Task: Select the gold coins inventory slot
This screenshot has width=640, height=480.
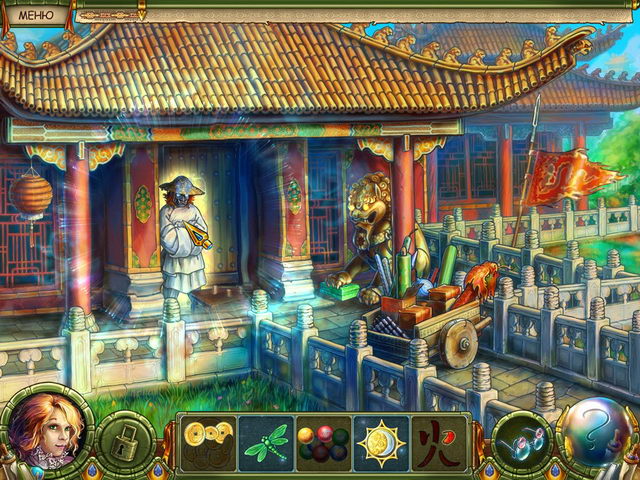Action: (x=208, y=441)
